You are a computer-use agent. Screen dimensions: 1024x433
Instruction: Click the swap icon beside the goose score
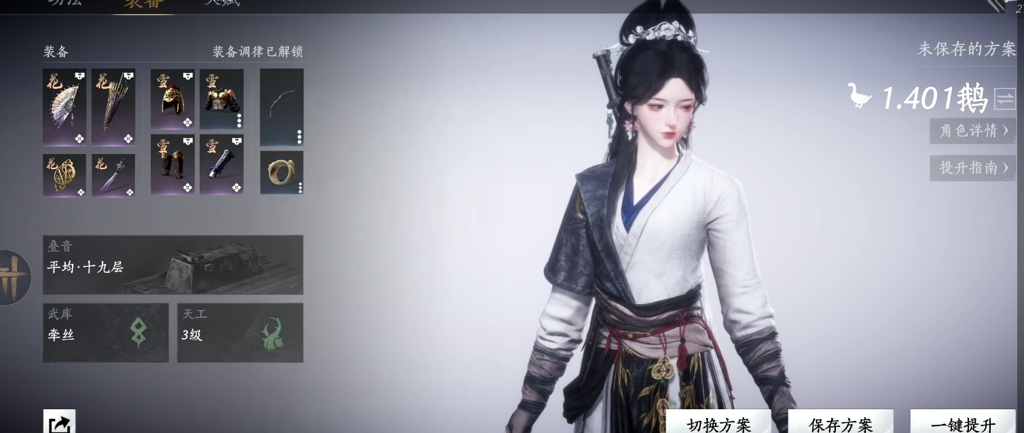pos(1004,98)
